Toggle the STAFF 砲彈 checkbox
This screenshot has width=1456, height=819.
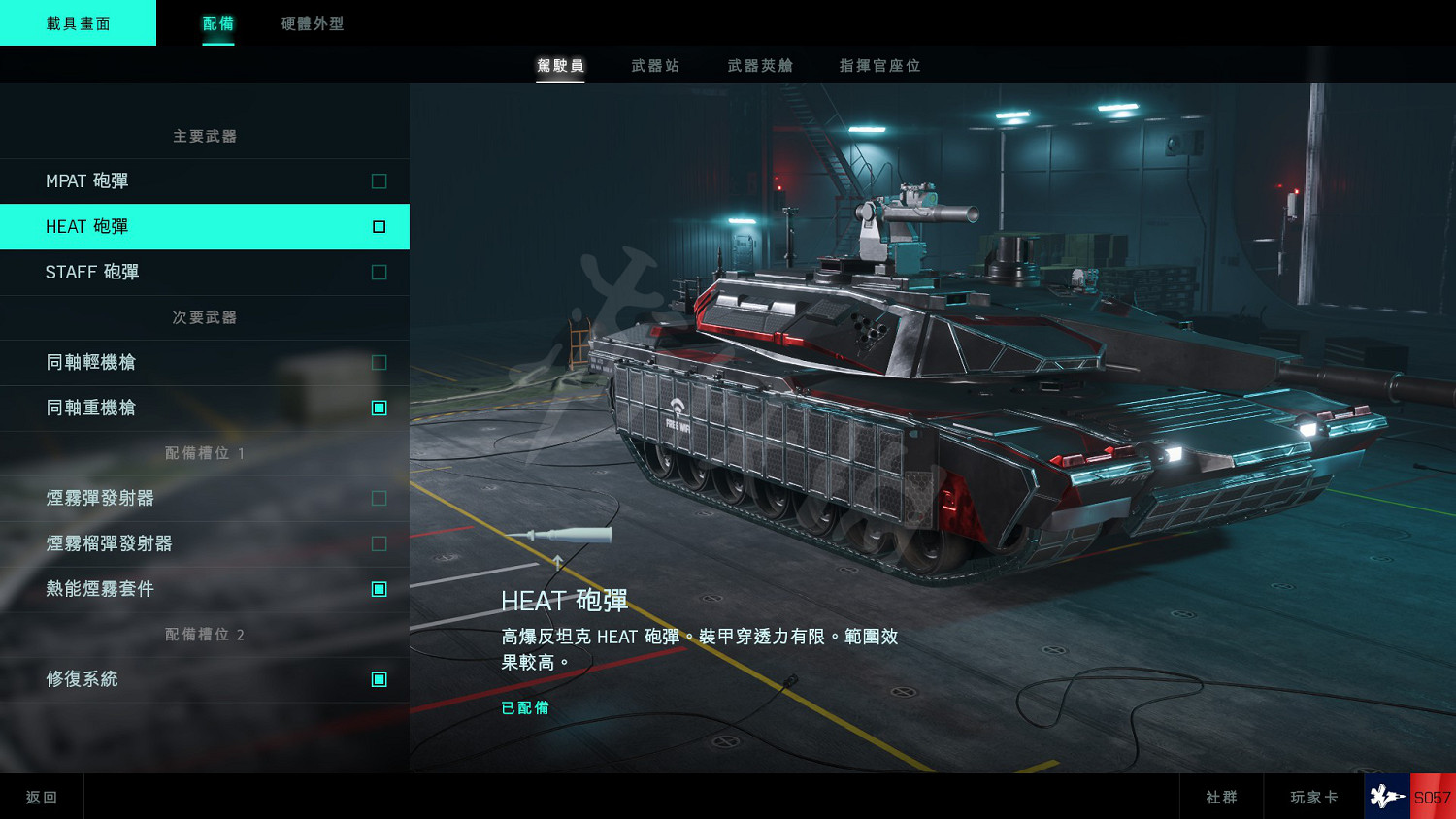(378, 272)
